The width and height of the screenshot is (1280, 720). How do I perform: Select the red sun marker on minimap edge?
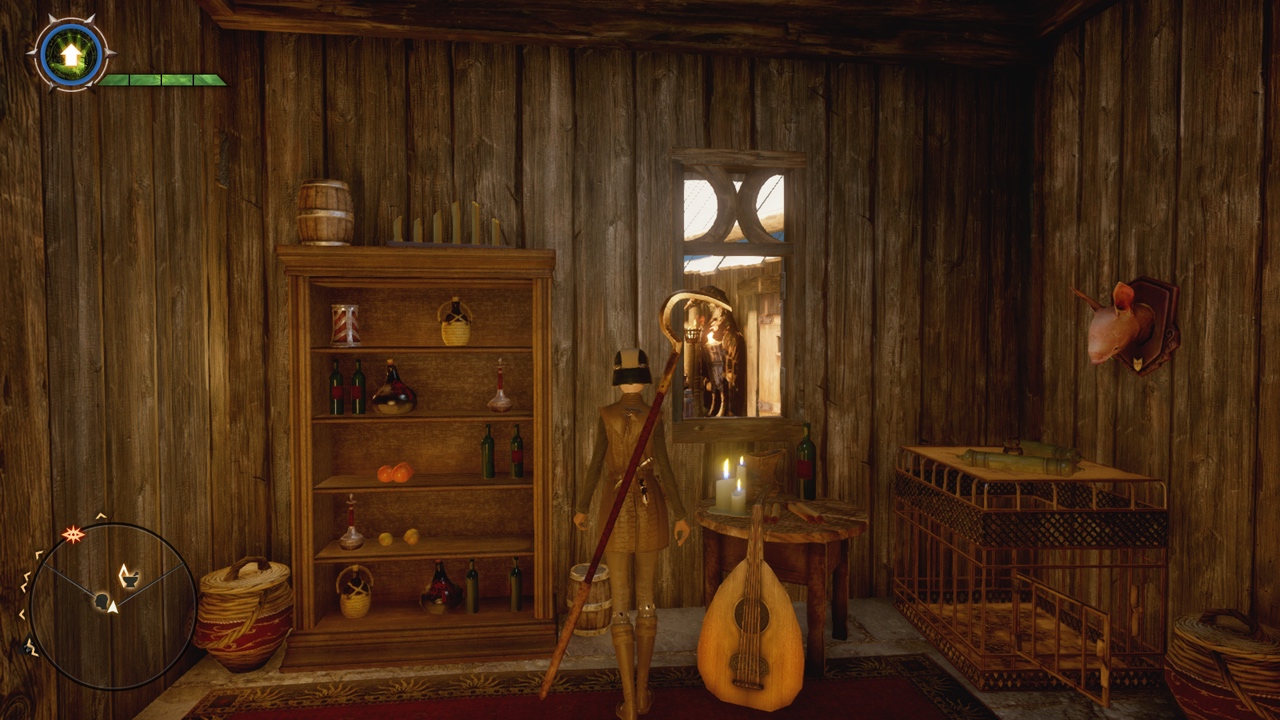coord(73,534)
